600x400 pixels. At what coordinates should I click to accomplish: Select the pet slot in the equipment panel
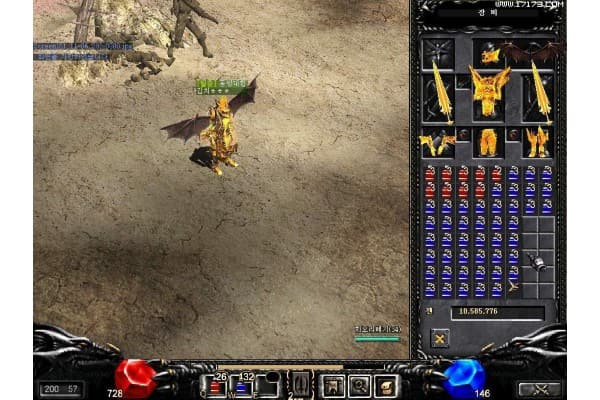pyautogui.click(x=438, y=53)
